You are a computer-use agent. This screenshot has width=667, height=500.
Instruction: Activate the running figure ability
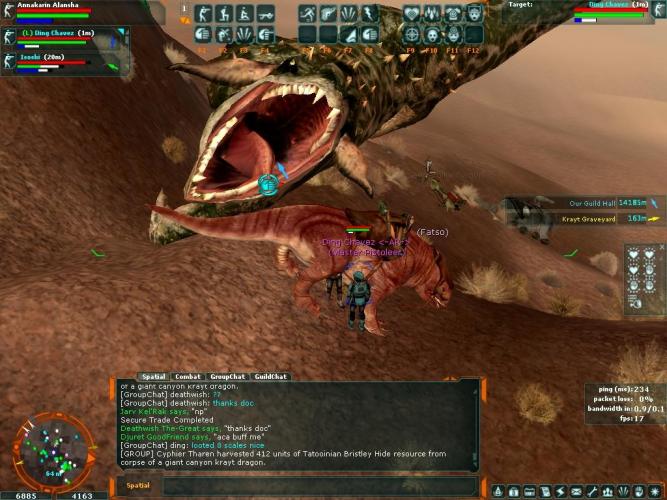click(307, 14)
